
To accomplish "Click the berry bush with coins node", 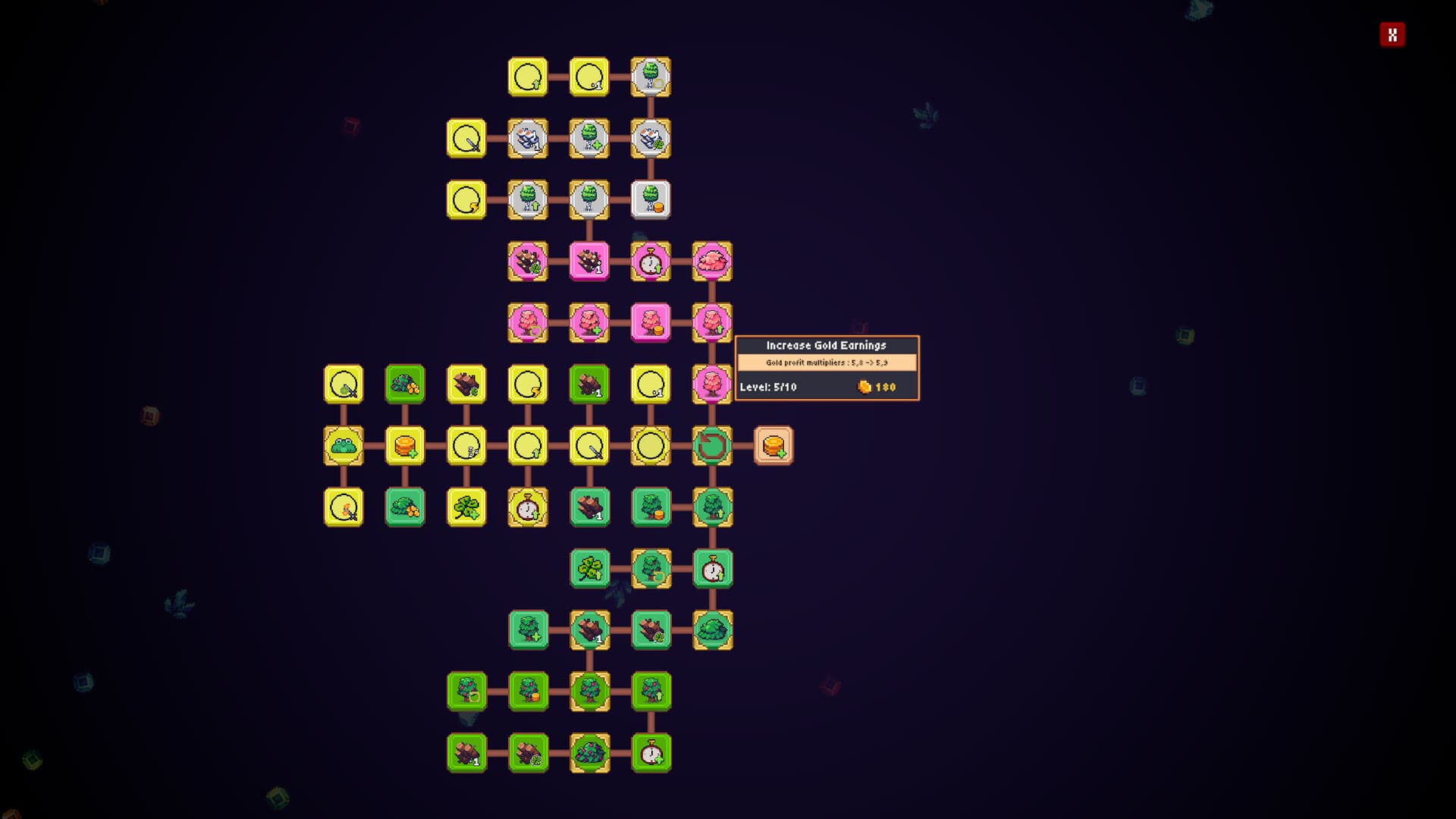I will [403, 384].
